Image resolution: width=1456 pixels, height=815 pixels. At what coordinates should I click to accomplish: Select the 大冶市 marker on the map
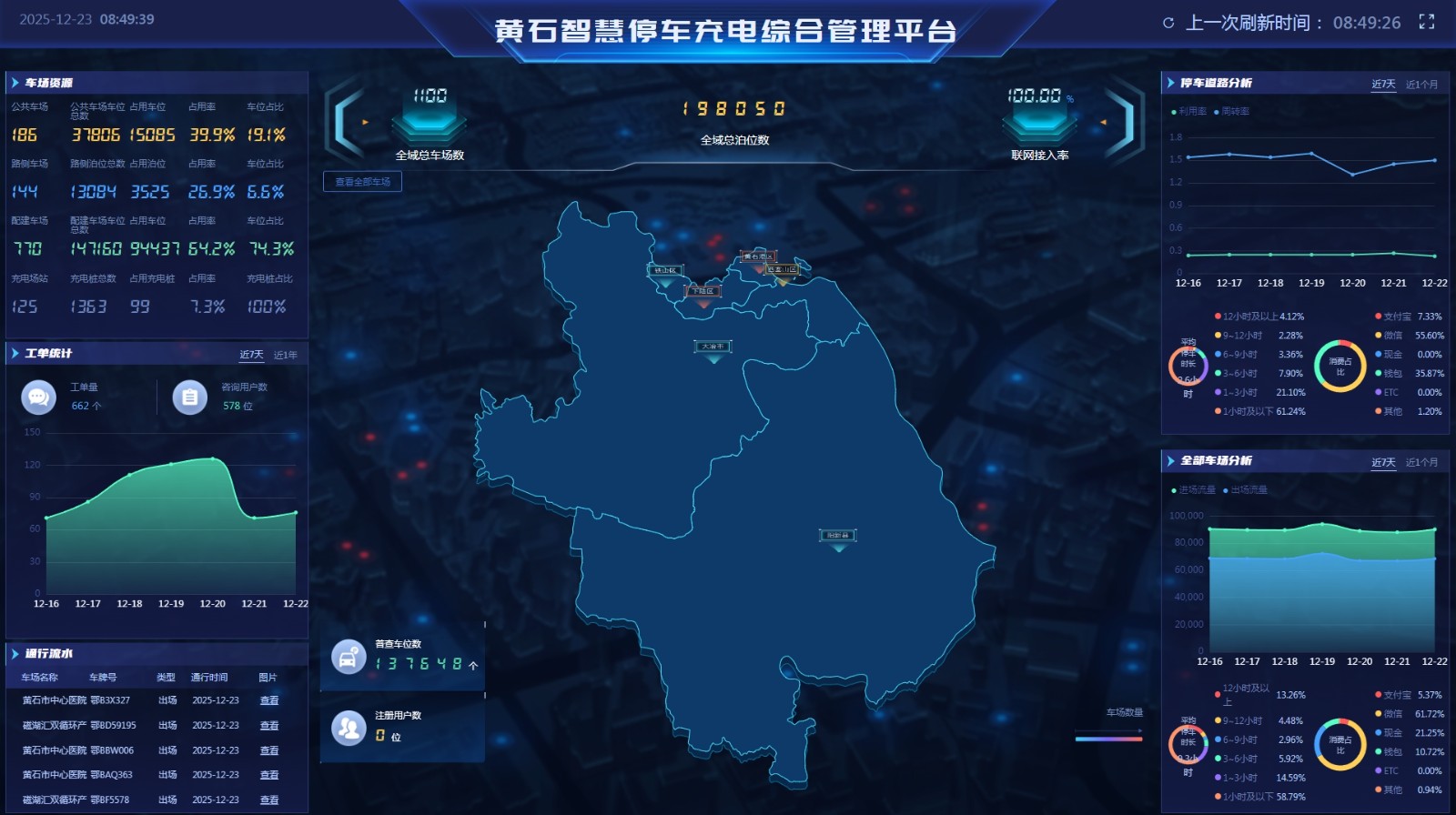(713, 347)
